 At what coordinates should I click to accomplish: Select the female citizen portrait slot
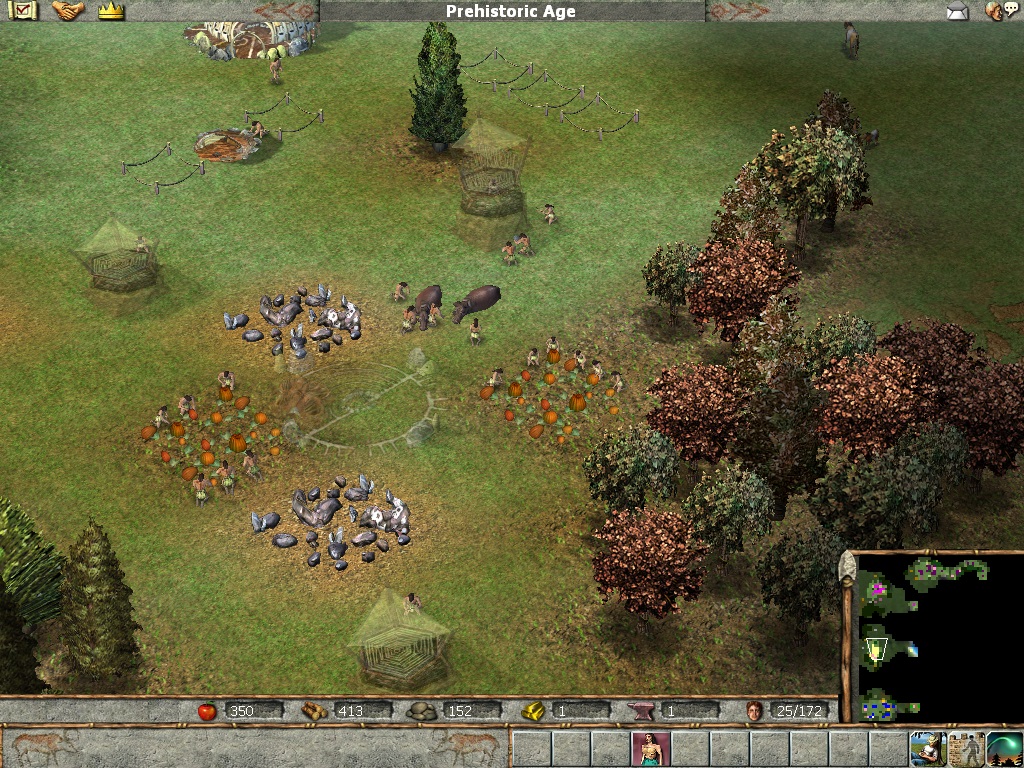tap(650, 748)
